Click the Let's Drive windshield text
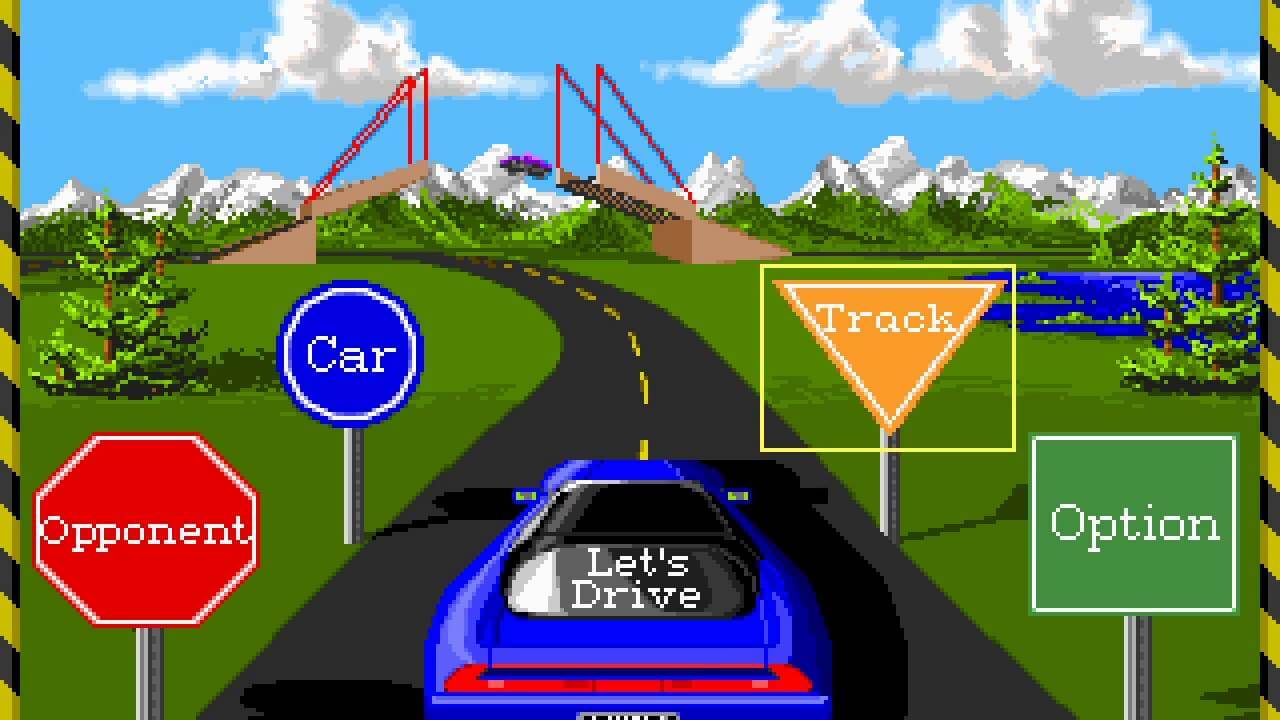The height and width of the screenshot is (720, 1280). 637,580
